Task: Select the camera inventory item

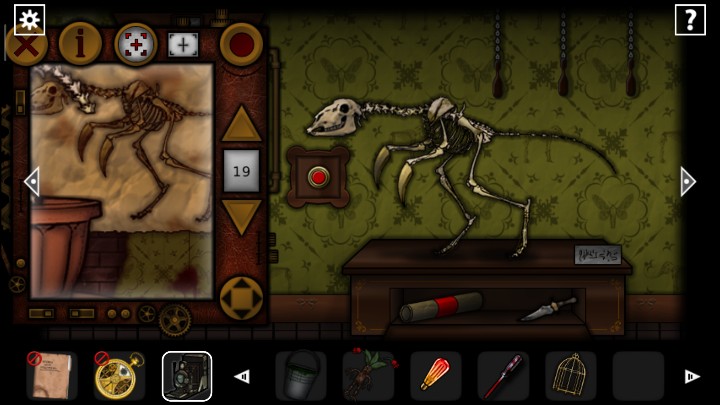Action: (x=187, y=376)
